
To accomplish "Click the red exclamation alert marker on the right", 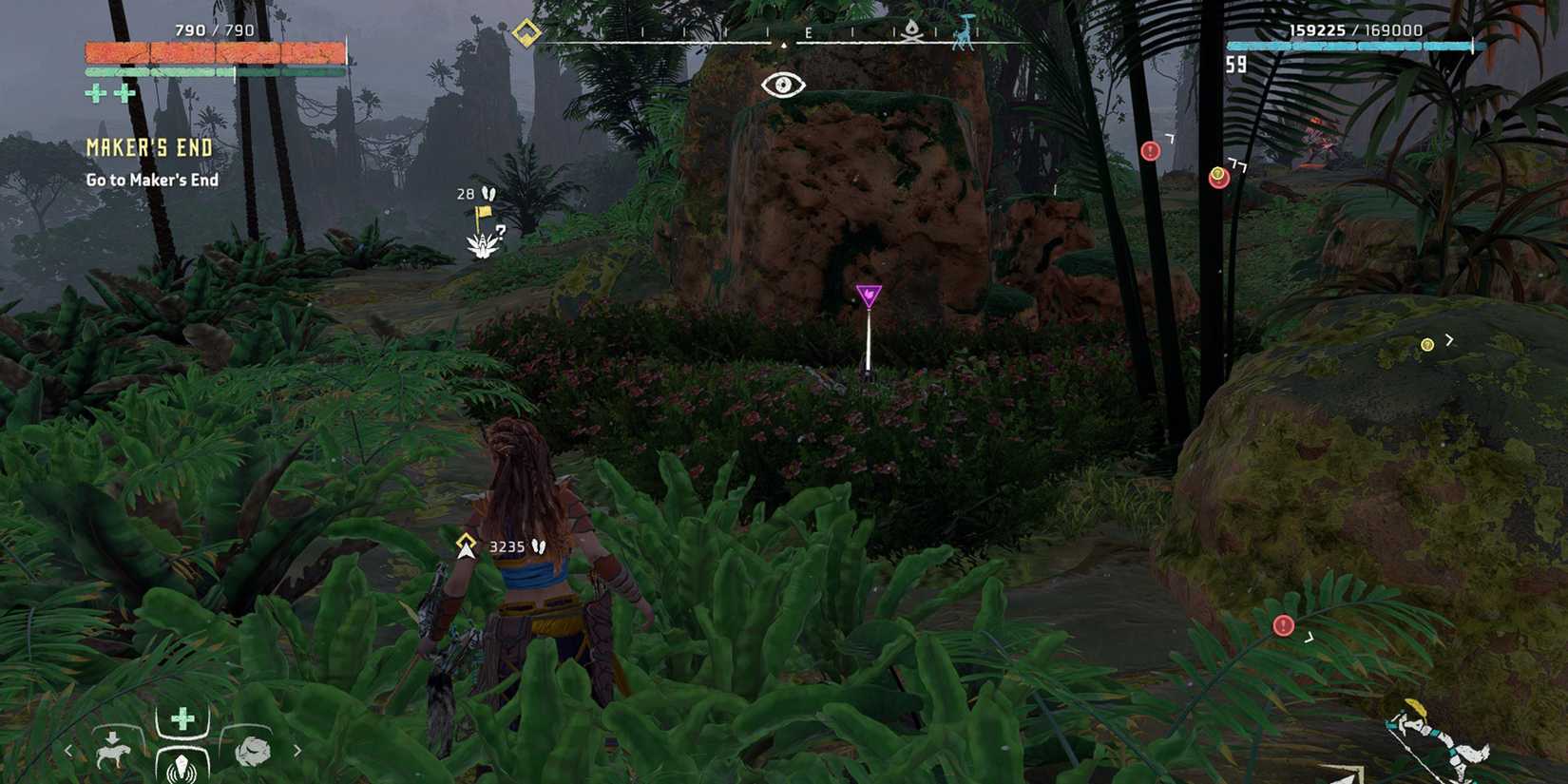I will click(x=1150, y=149).
